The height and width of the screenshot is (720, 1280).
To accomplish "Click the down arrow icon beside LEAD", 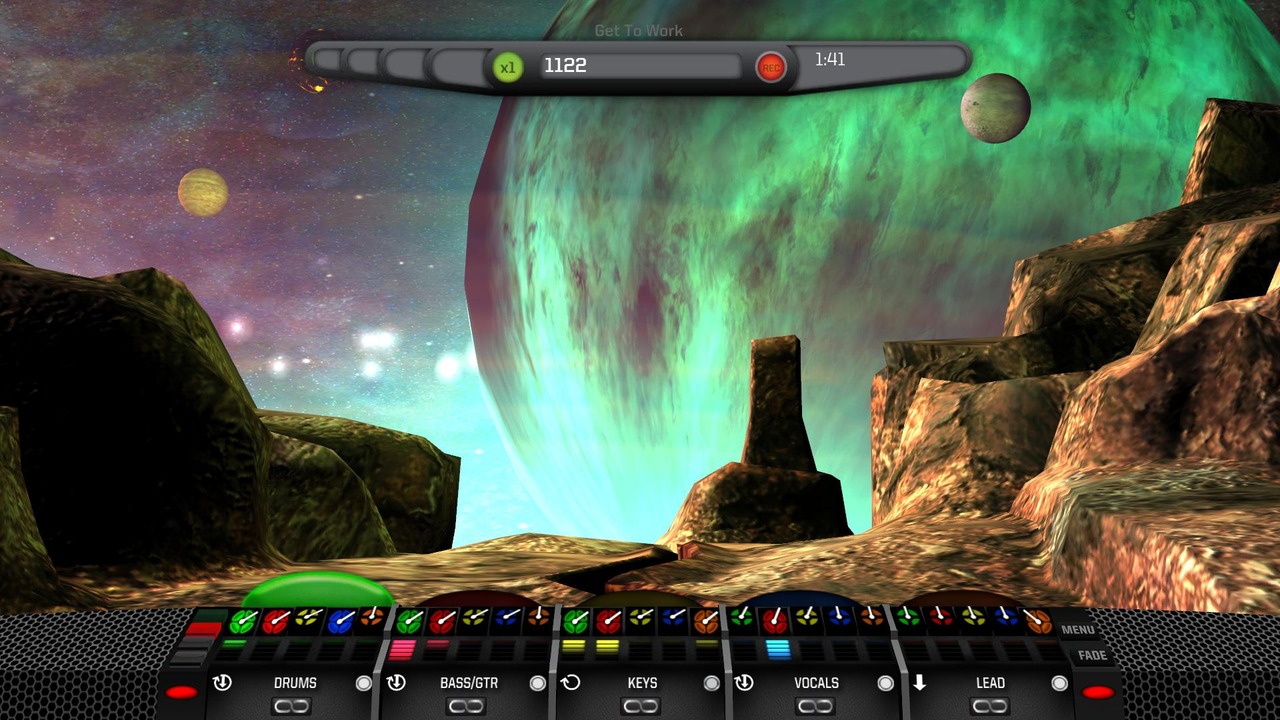I will click(918, 683).
